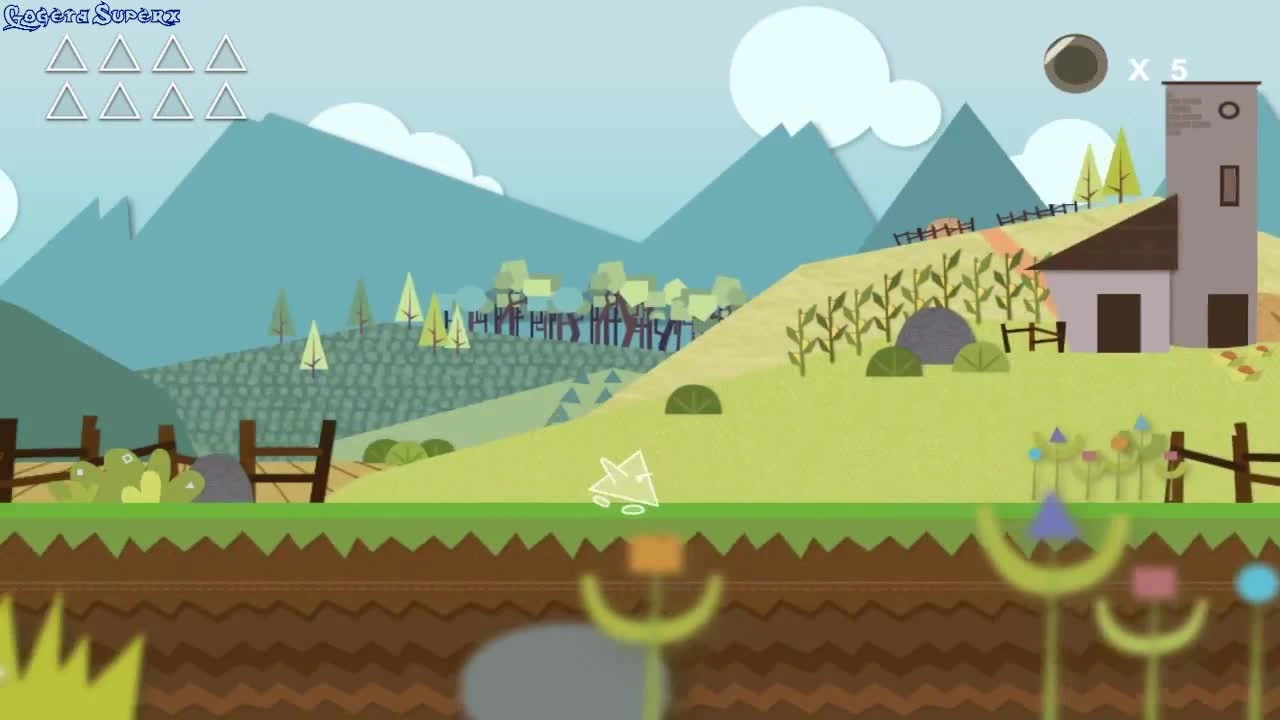
Task: Click the round porthole window on the tower
Action: coord(1229,110)
